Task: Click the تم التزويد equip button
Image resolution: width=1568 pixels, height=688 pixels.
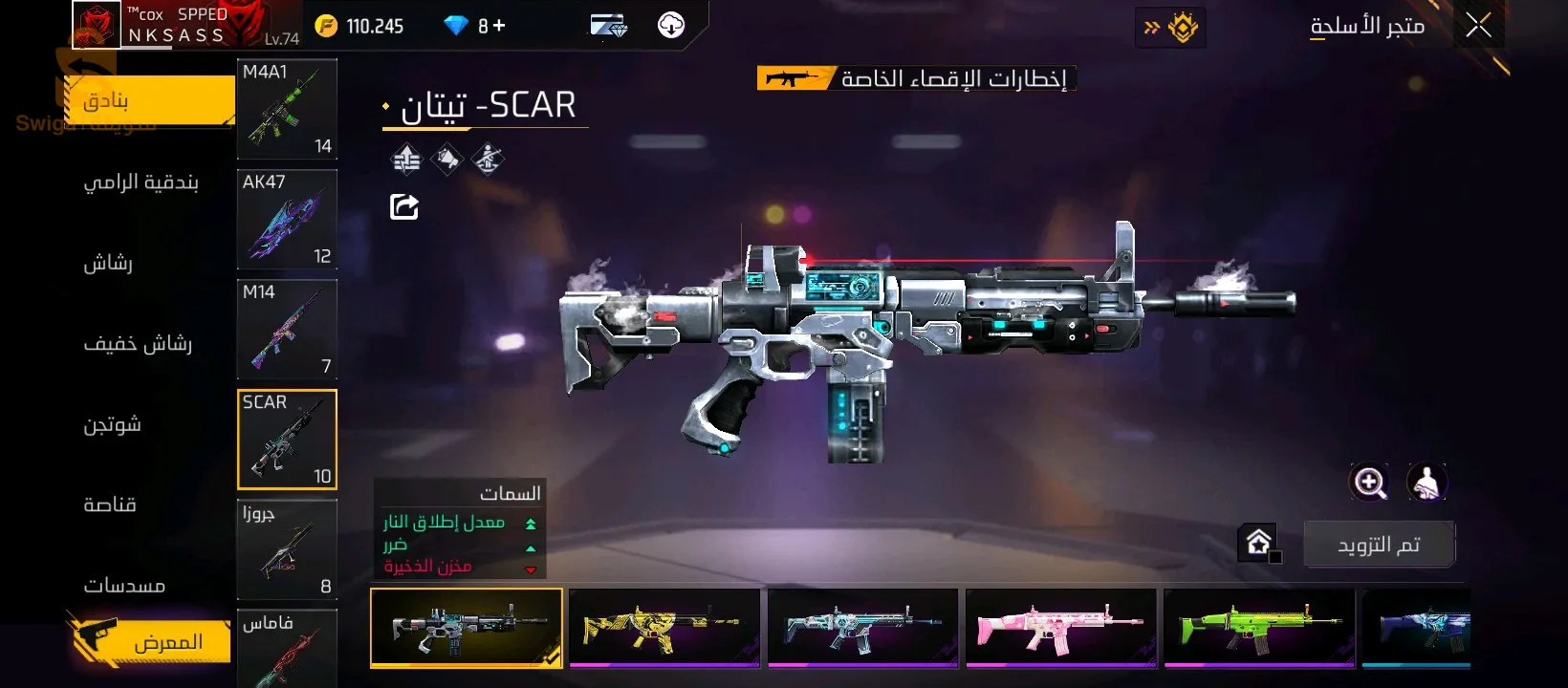Action: click(1379, 545)
